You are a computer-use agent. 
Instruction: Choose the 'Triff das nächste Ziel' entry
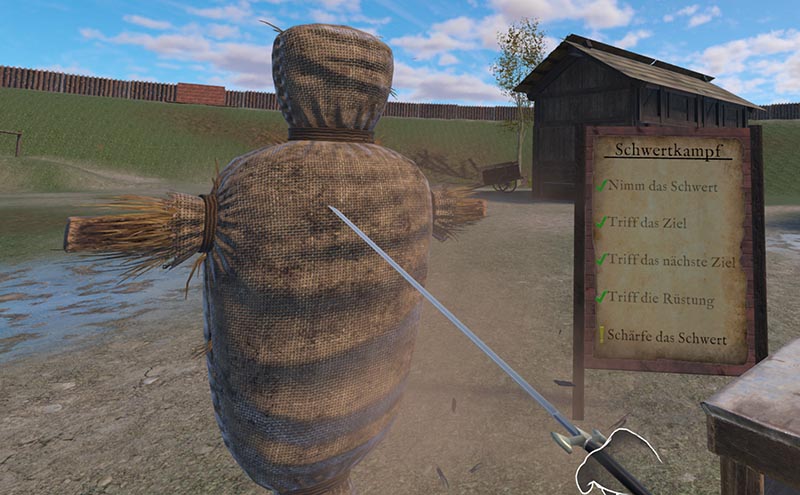click(x=672, y=260)
